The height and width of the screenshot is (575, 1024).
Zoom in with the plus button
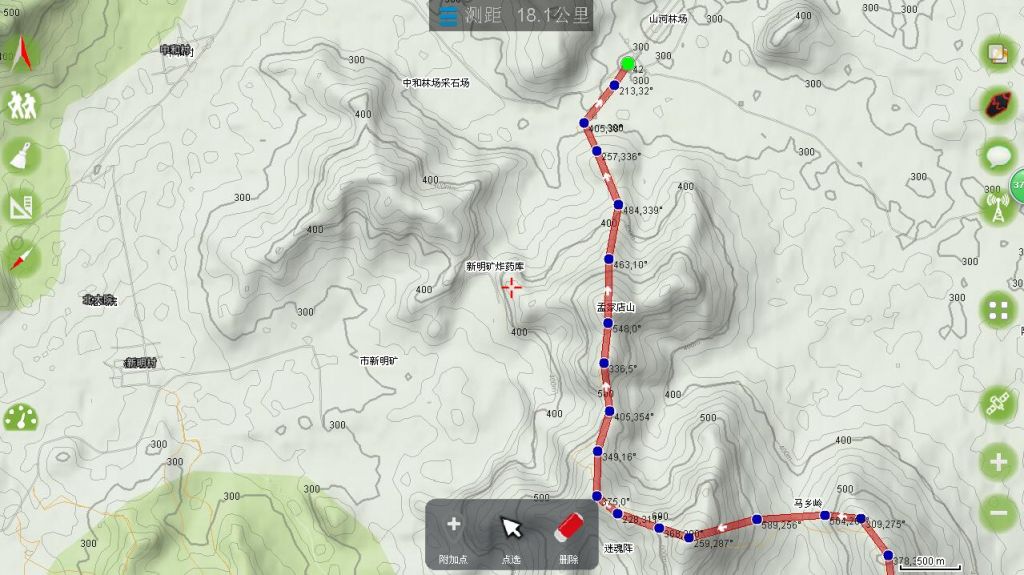tap(997, 462)
